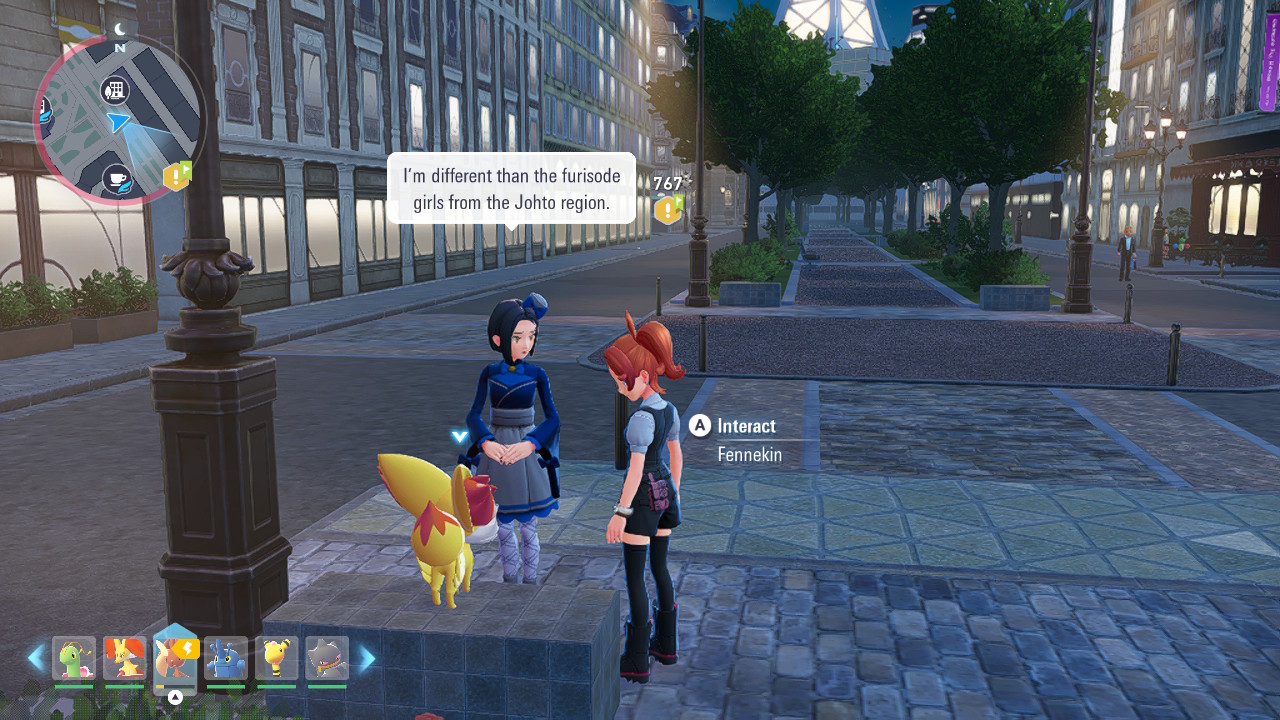The image size is (1280, 720).
Task: Click the right arrow of the party bar
Action: click(x=367, y=658)
